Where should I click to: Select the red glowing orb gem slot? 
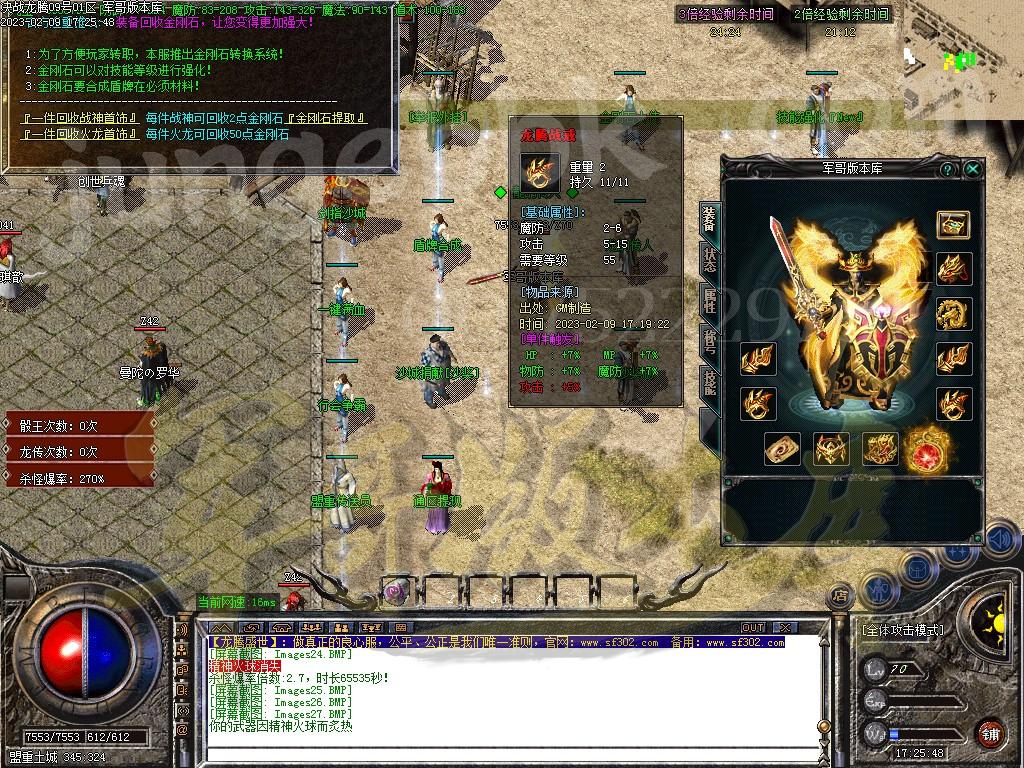tap(929, 449)
